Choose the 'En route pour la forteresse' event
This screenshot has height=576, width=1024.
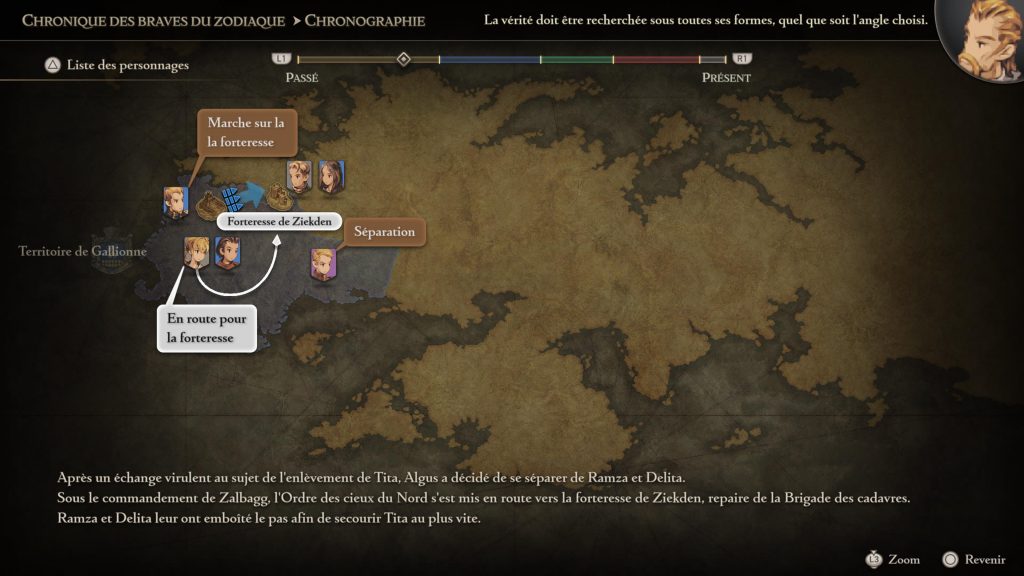click(x=206, y=327)
